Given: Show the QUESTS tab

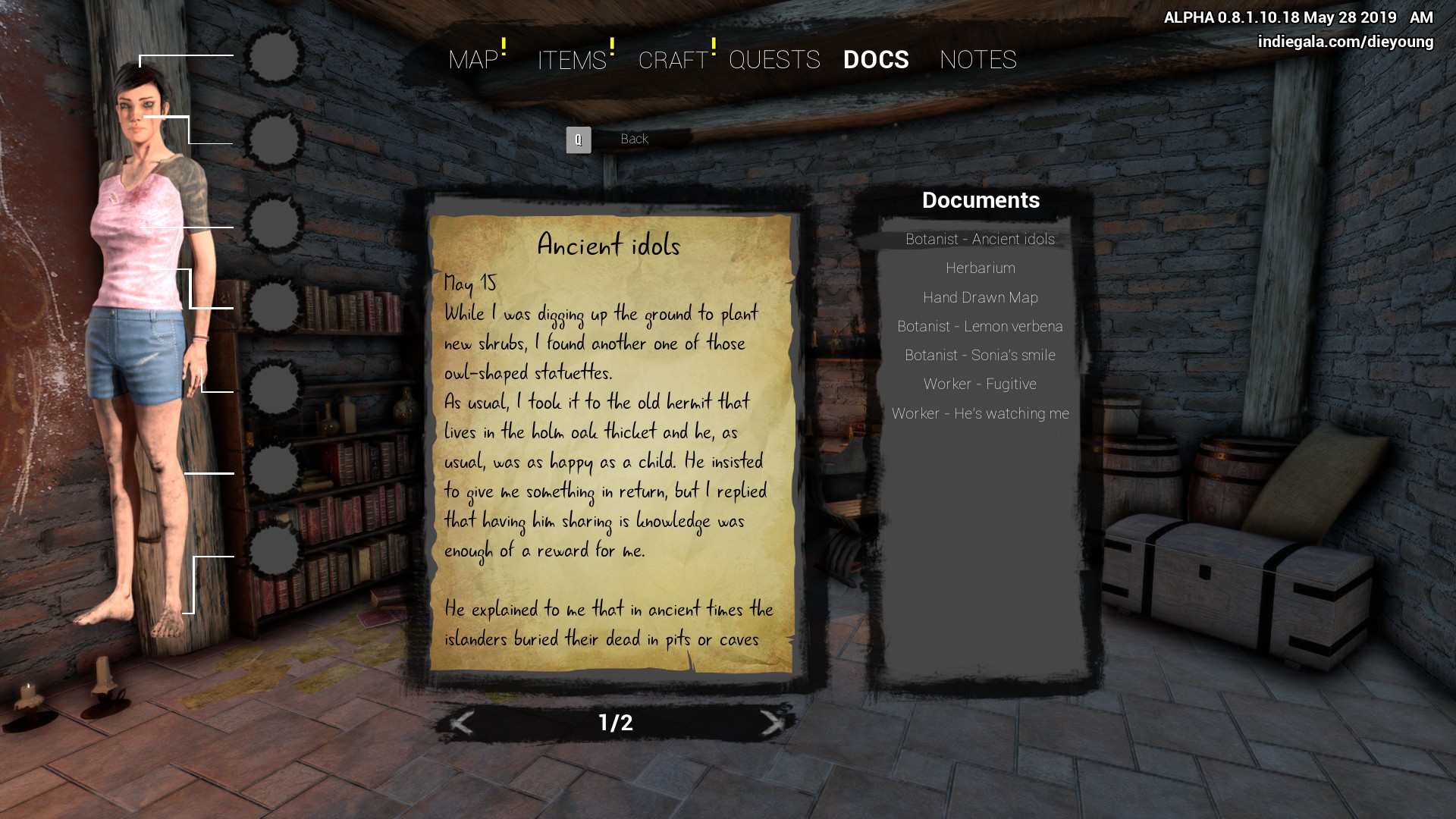Looking at the screenshot, I should coord(774,60).
